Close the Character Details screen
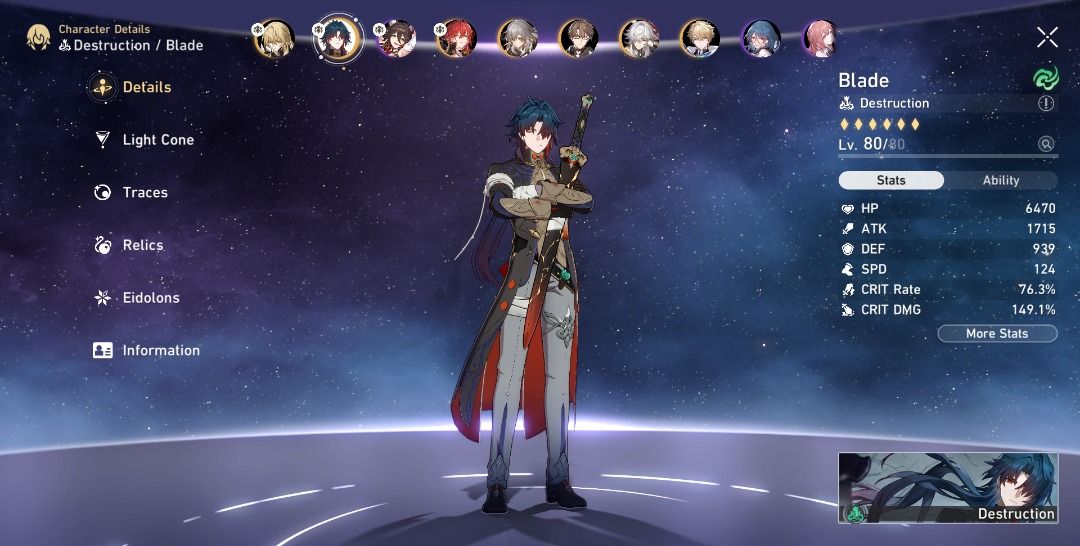 tap(1047, 38)
